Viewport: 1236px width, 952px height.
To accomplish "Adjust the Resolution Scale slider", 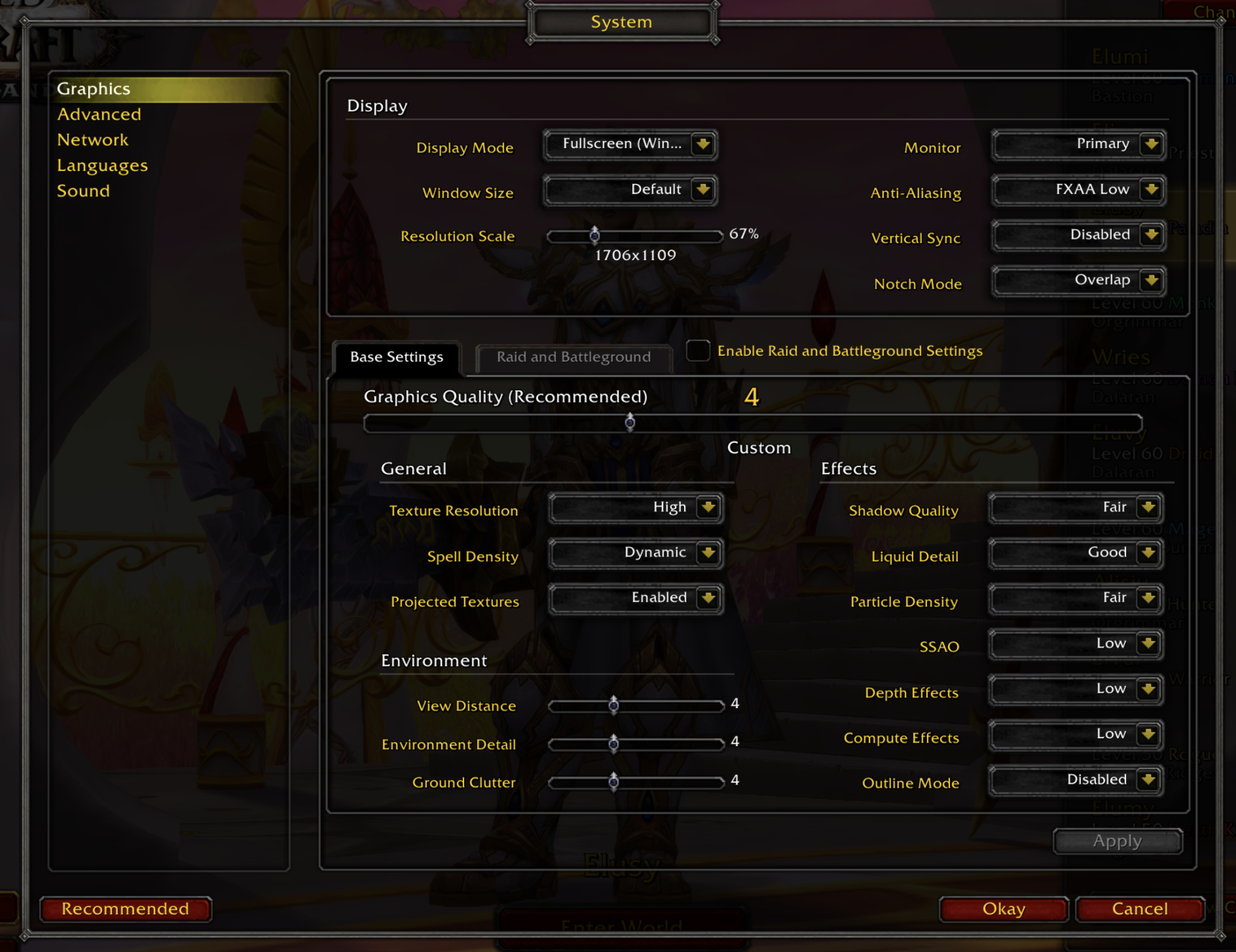I will pos(594,235).
